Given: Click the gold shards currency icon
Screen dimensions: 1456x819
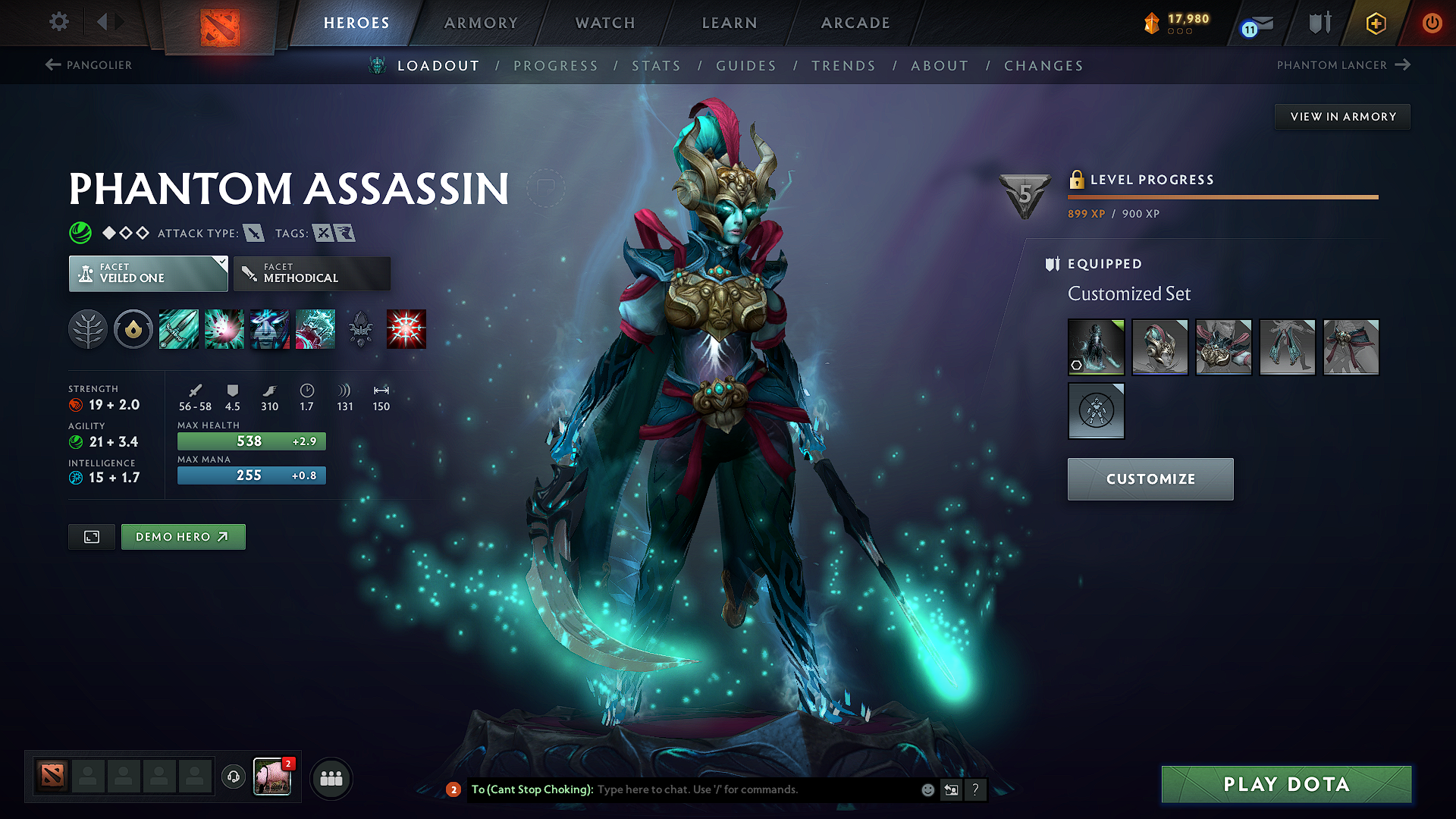Looking at the screenshot, I should 1151,24.
